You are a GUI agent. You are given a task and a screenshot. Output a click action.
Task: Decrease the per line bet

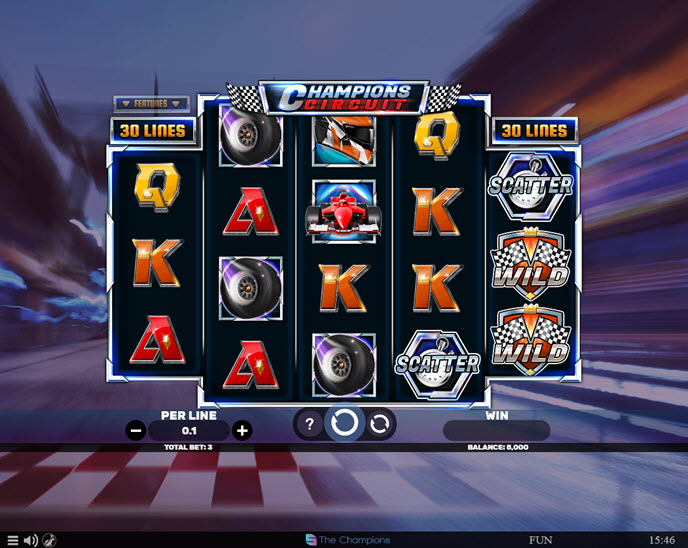tap(136, 431)
